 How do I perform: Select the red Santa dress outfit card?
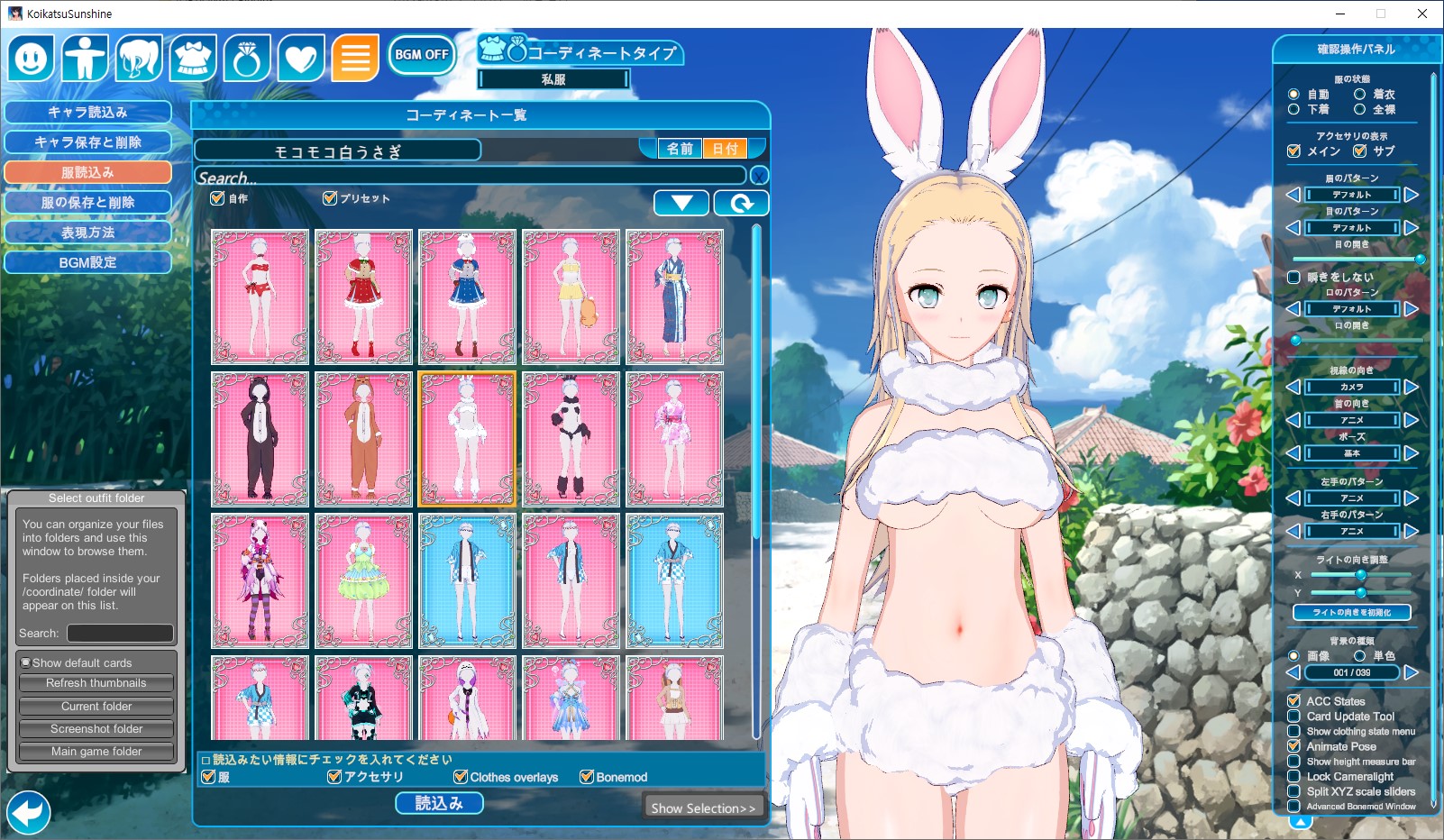pyautogui.click(x=363, y=297)
